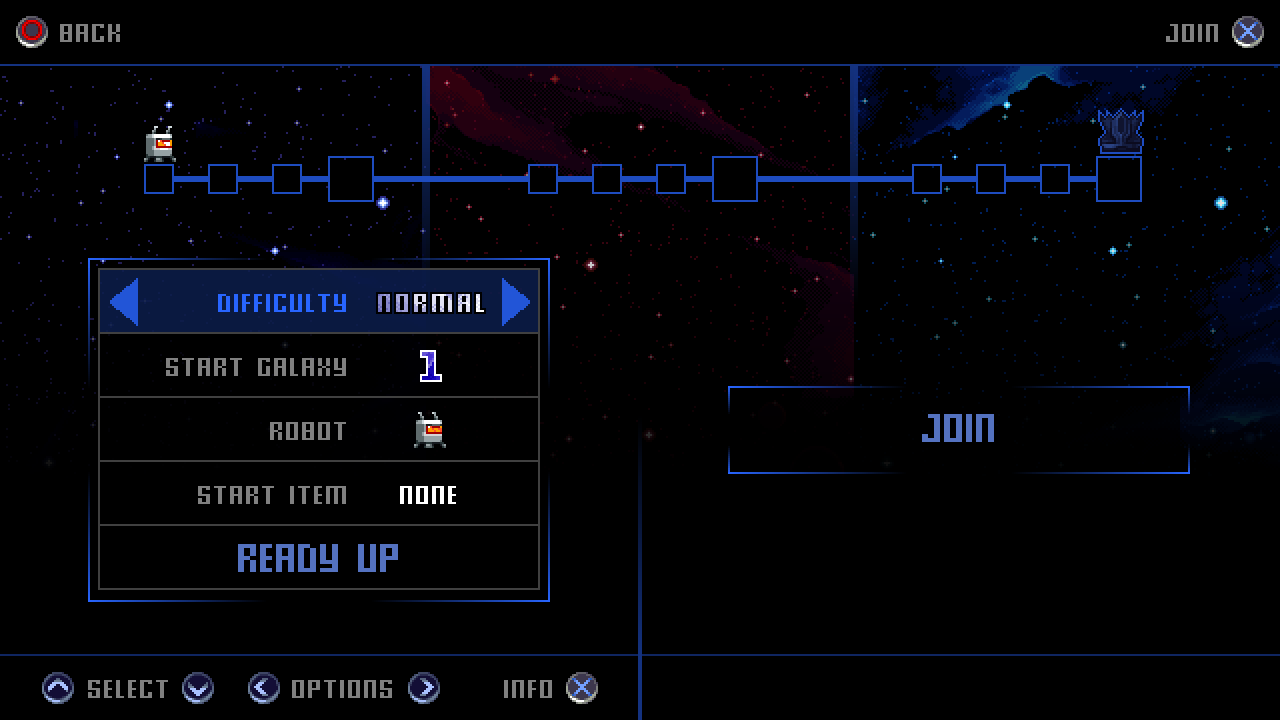Click the X button icon beside JOIN
Screen dimensions: 1280x720
(1246, 31)
